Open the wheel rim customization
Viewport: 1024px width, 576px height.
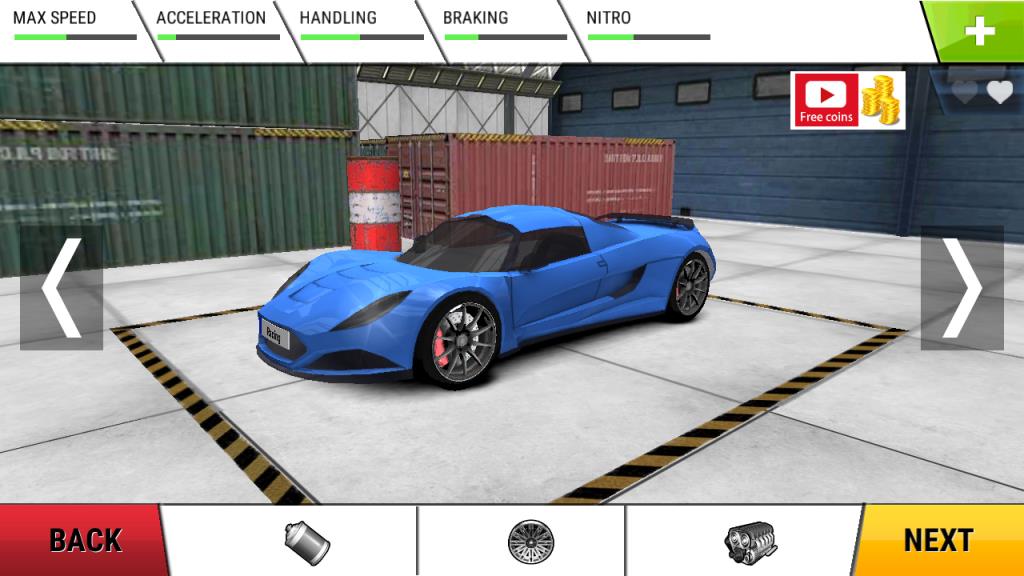(530, 541)
